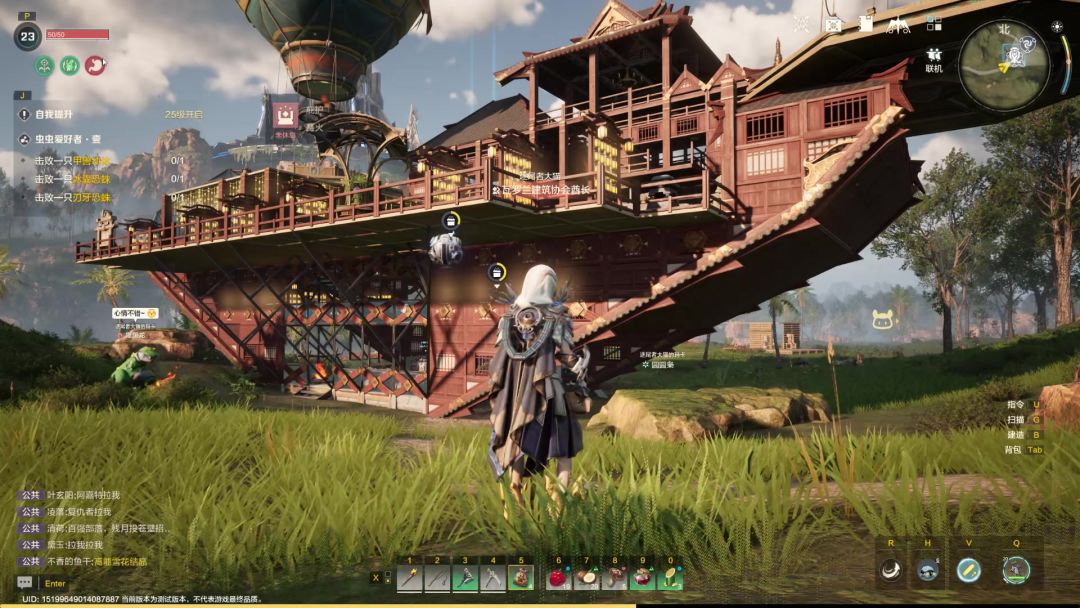Activate the white swirl skill icon

tap(891, 570)
